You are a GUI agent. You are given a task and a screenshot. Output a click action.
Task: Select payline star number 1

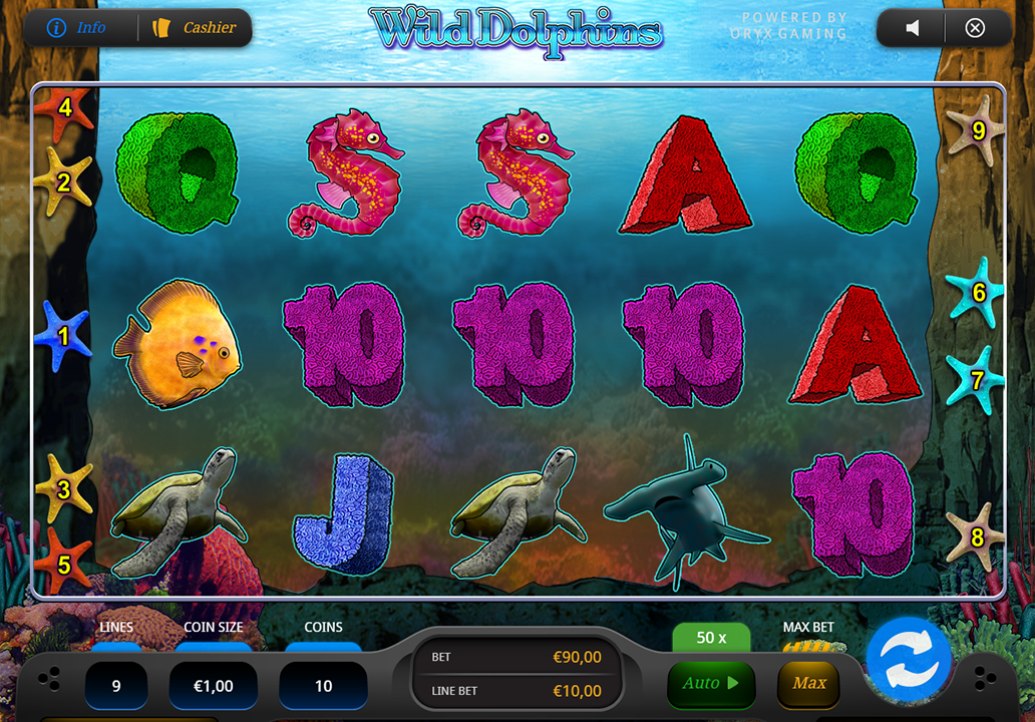[63, 337]
